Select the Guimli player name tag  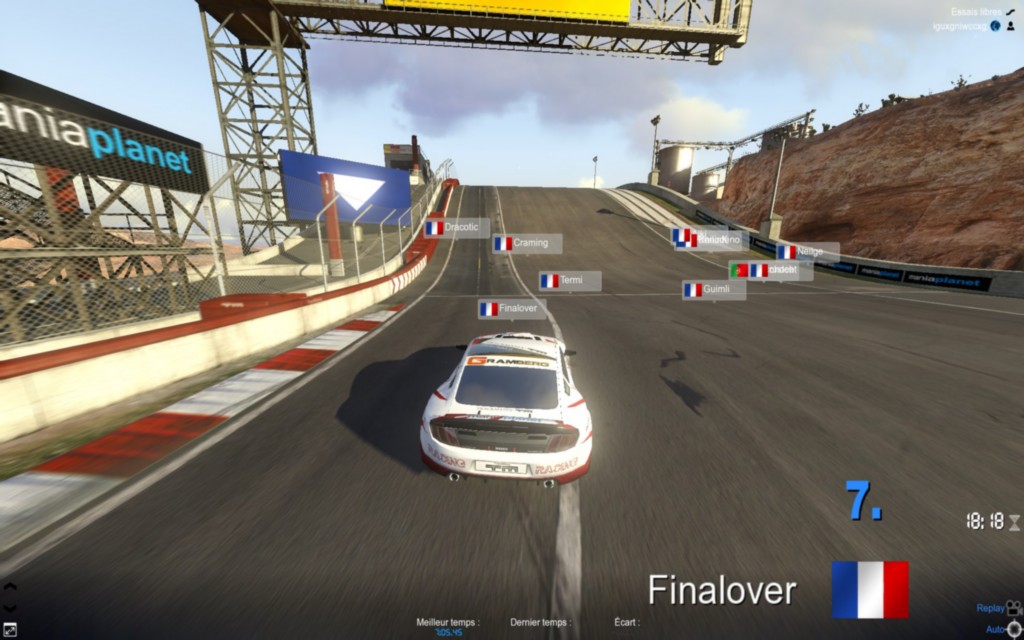click(713, 290)
